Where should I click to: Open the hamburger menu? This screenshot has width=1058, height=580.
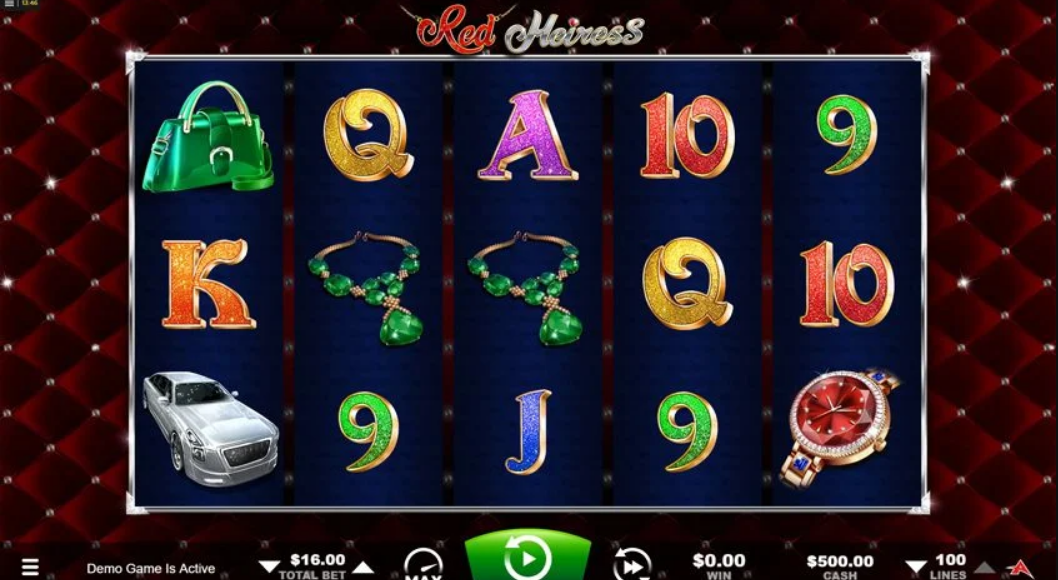[30, 567]
